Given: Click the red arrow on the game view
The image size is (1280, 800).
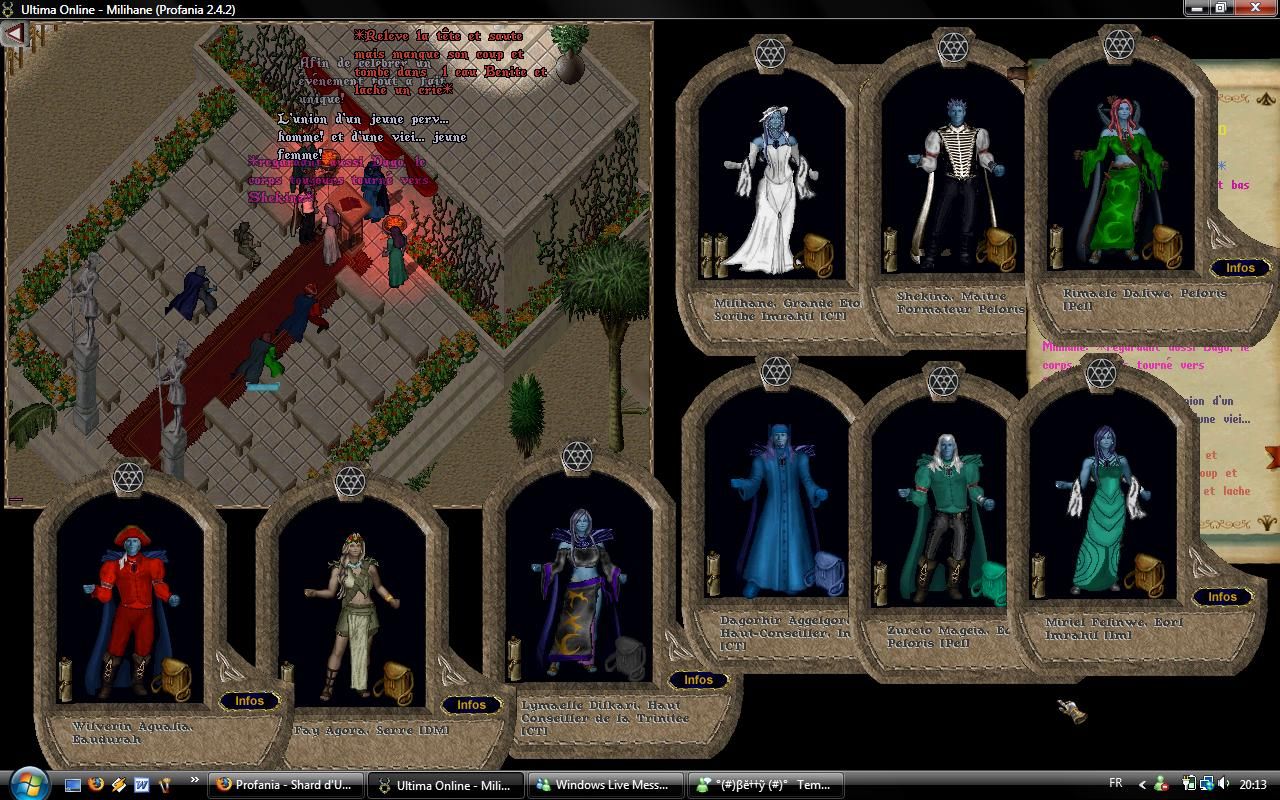Looking at the screenshot, I should [x=14, y=35].
